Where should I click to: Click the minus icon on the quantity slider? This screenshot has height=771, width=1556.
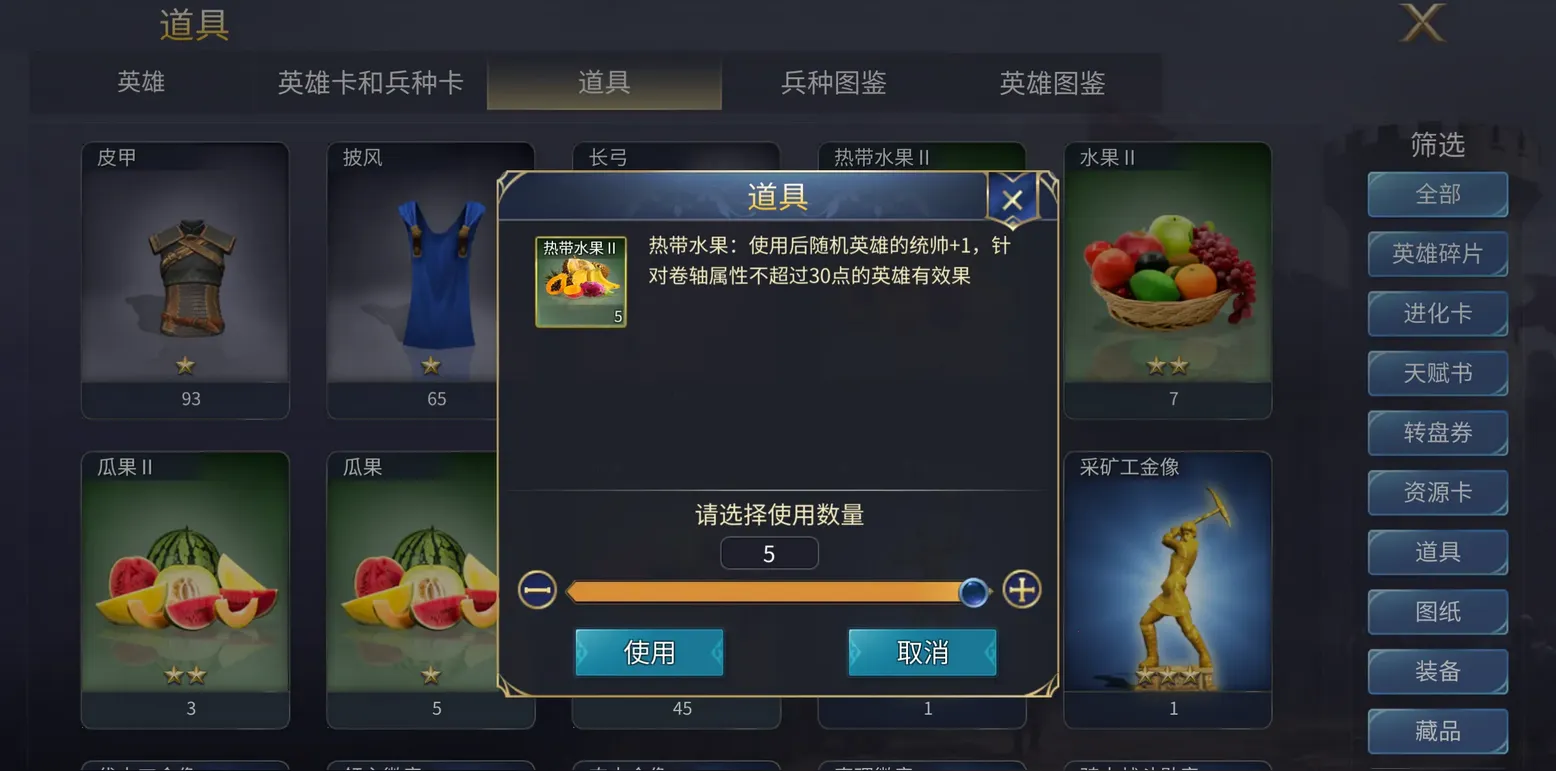click(x=536, y=590)
